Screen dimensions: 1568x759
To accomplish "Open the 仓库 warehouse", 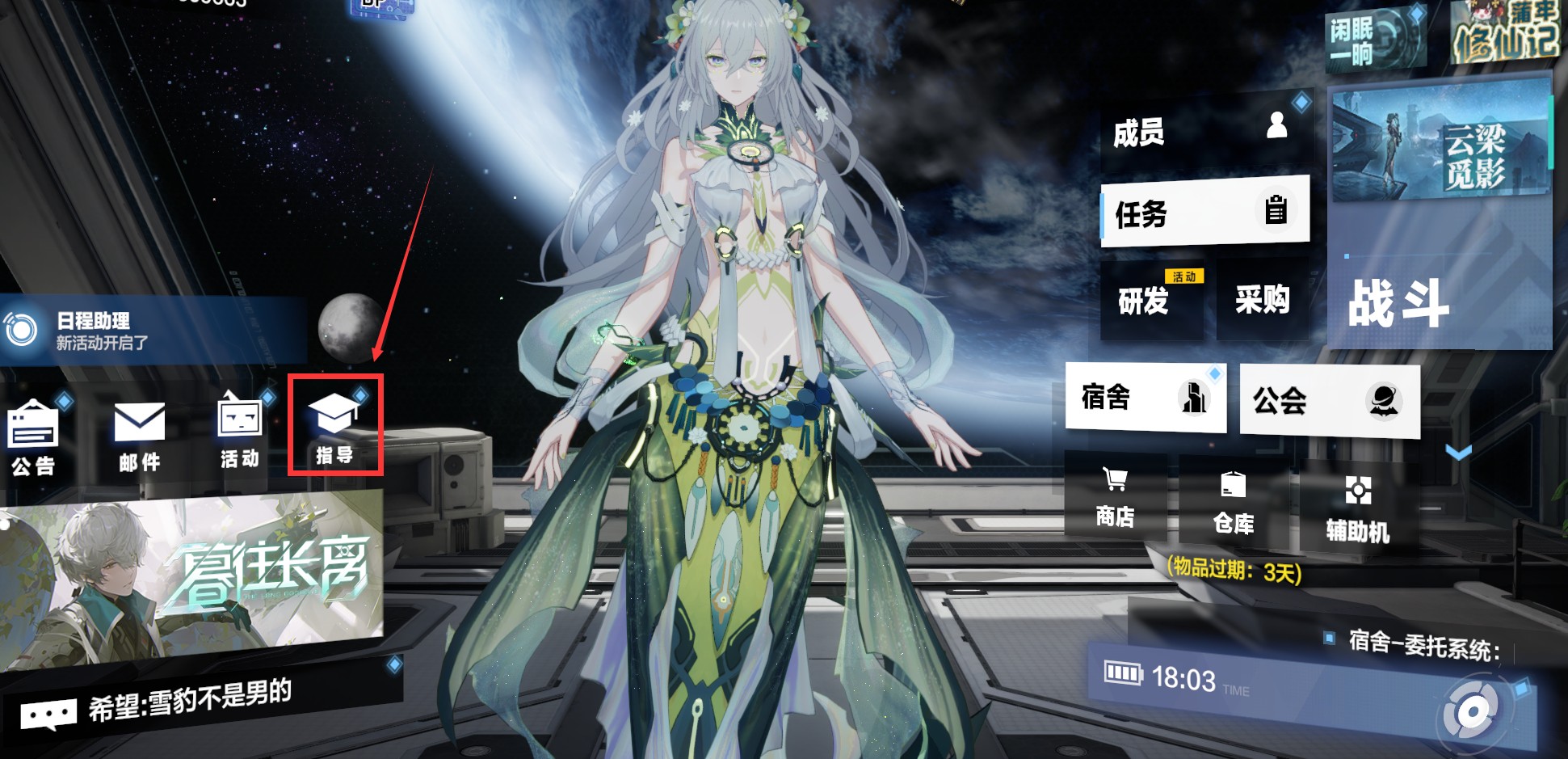I will click(1233, 503).
